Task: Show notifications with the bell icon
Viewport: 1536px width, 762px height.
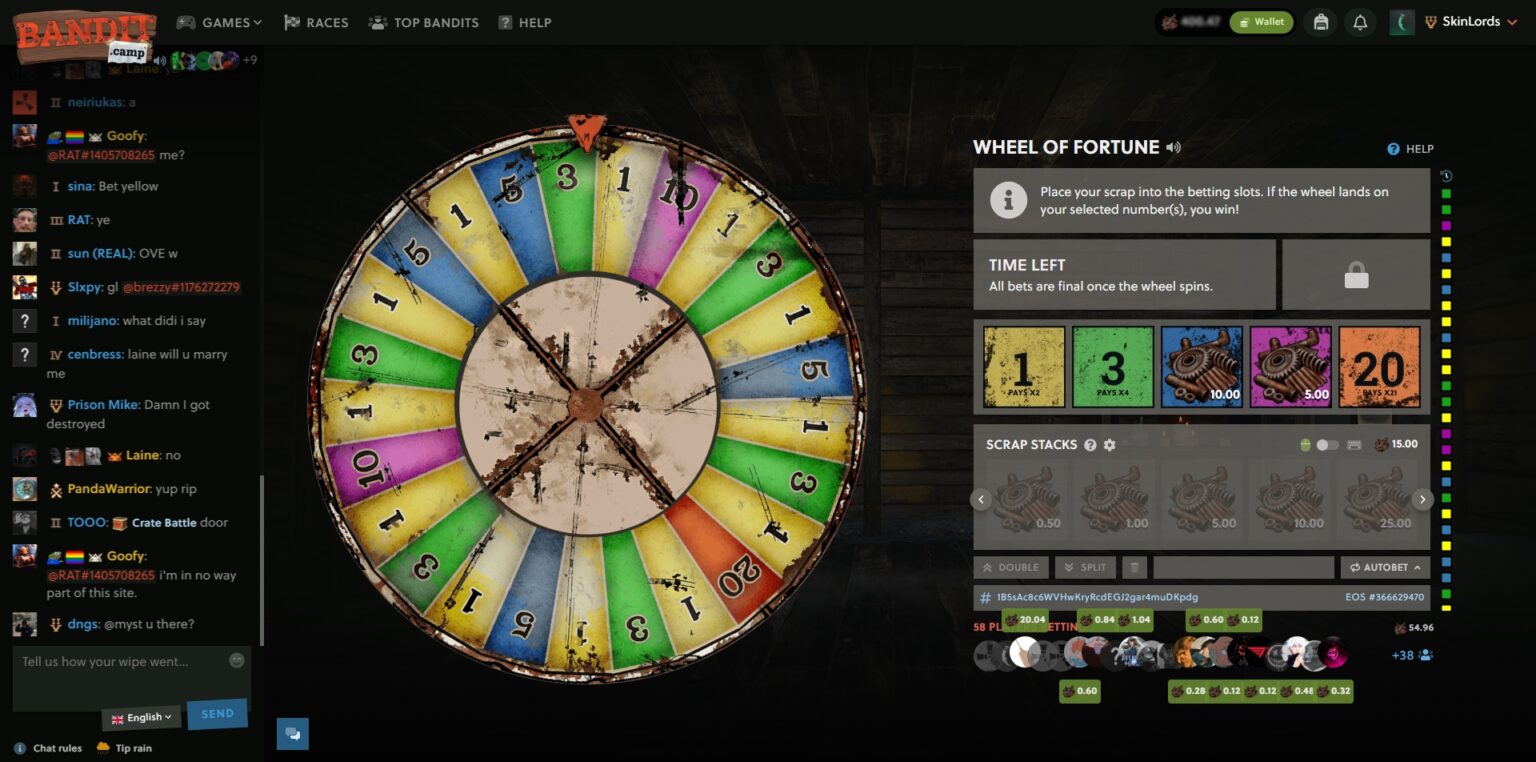Action: coord(1360,22)
